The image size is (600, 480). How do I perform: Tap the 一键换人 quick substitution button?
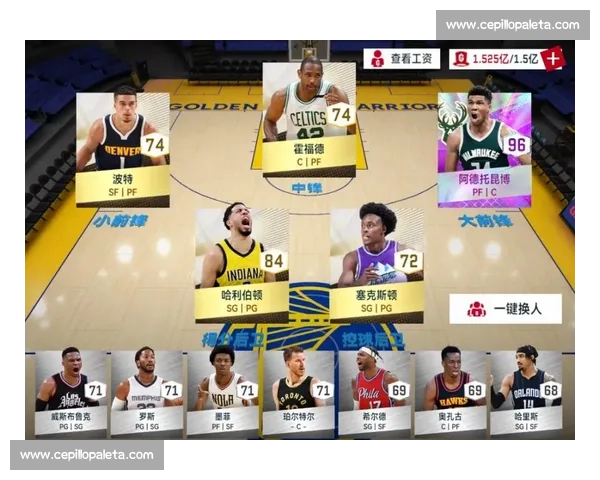click(505, 309)
